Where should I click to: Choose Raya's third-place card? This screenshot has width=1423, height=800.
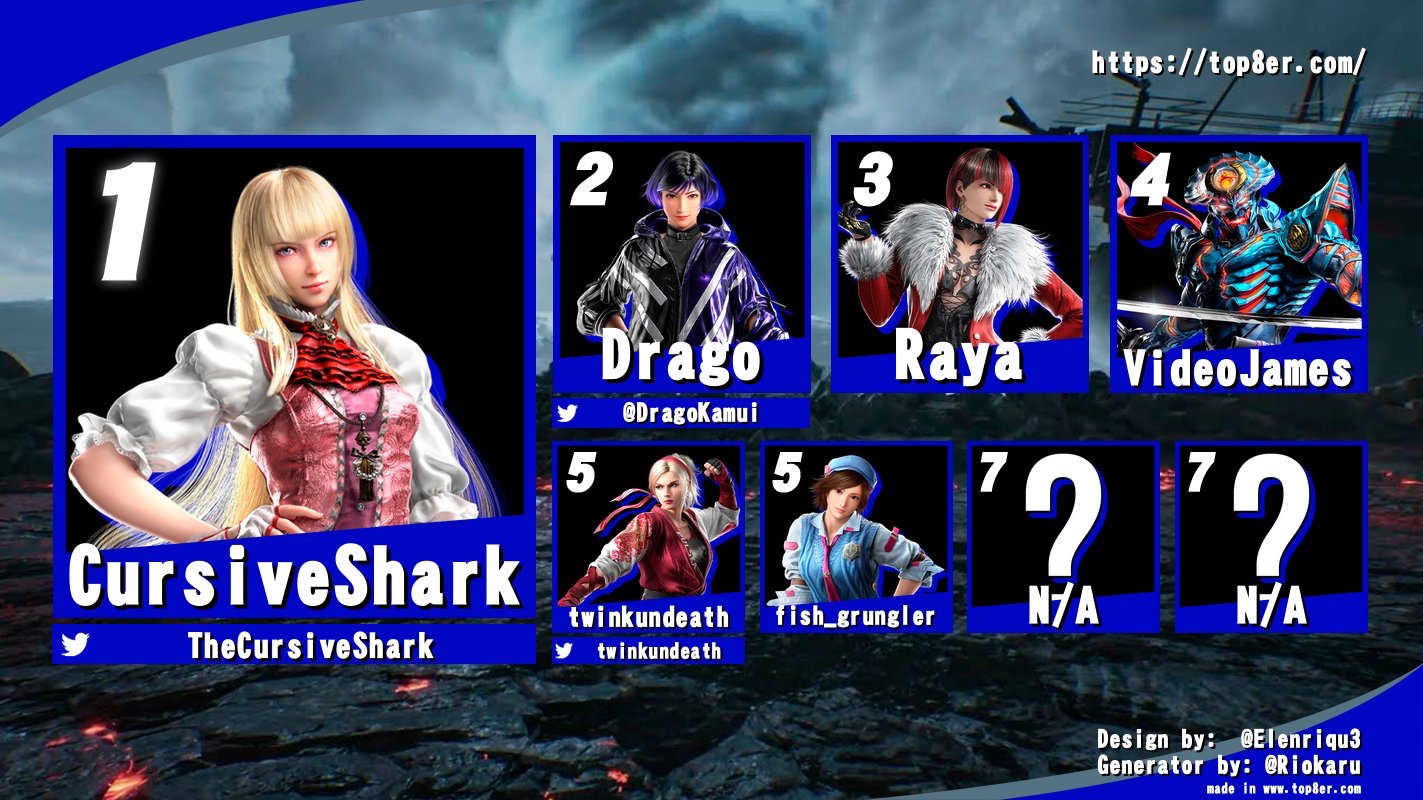(959, 265)
